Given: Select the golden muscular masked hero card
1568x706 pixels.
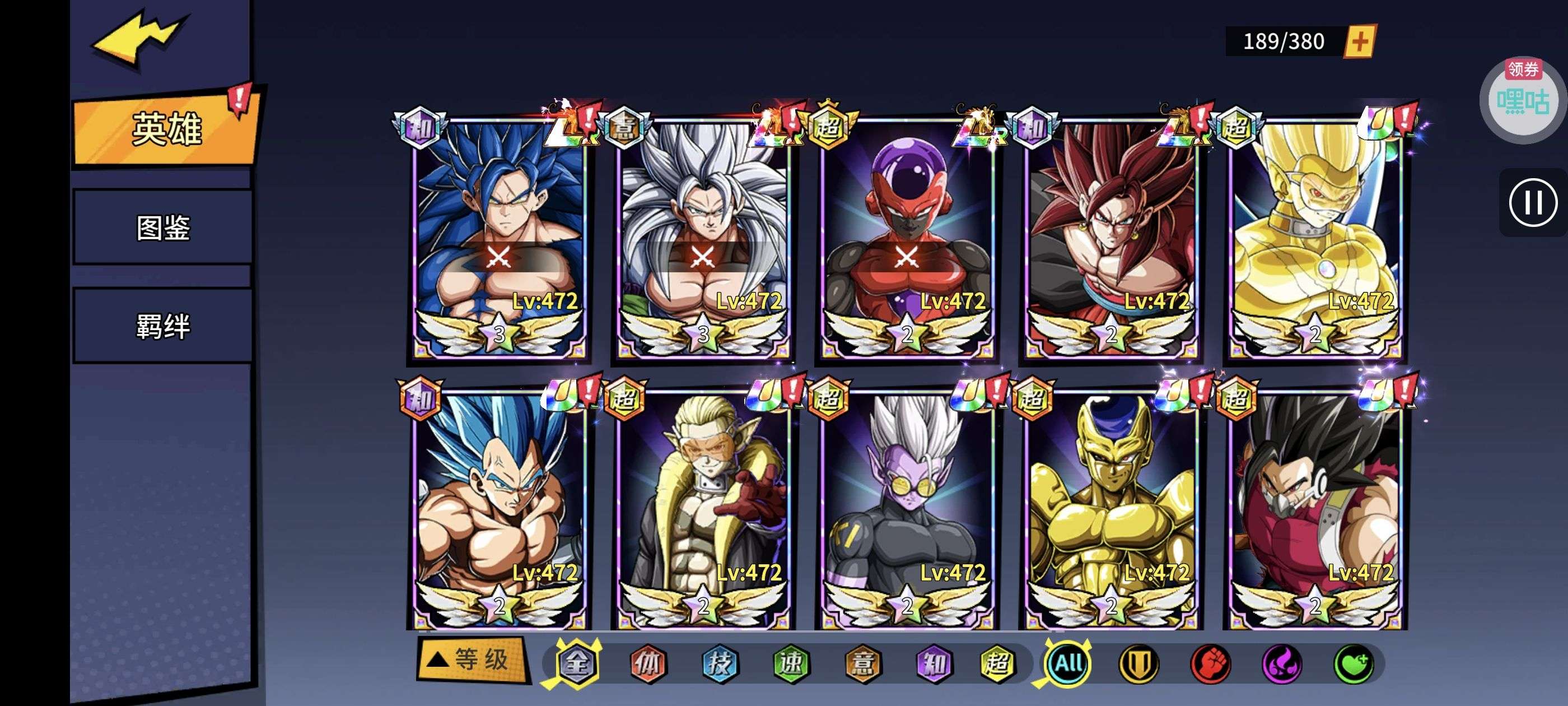Looking at the screenshot, I should click(x=1314, y=238).
